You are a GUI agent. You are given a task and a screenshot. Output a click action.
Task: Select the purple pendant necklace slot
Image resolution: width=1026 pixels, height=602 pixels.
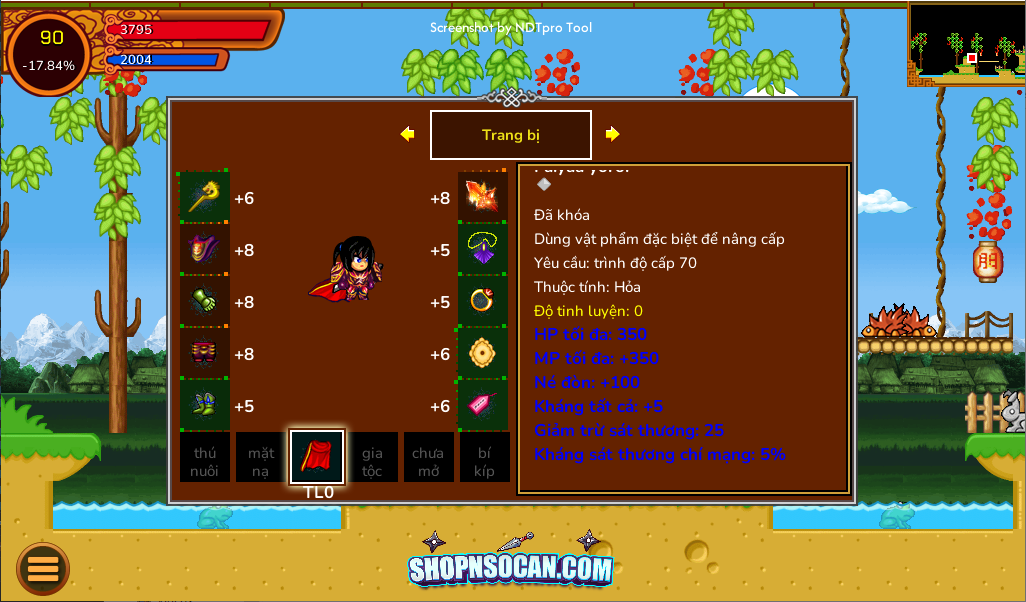click(483, 249)
